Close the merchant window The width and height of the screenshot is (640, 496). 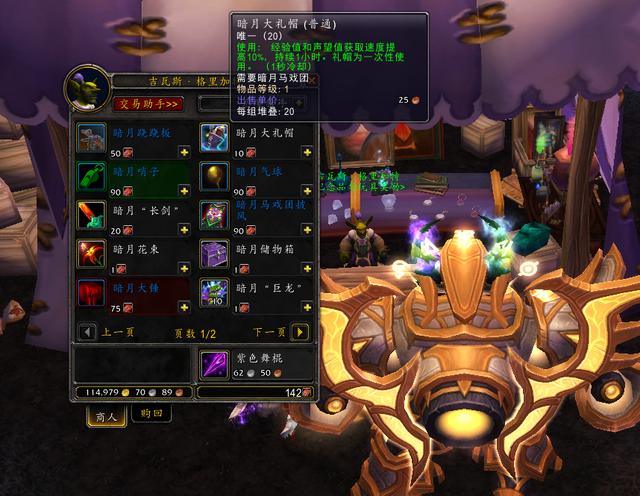click(x=311, y=81)
